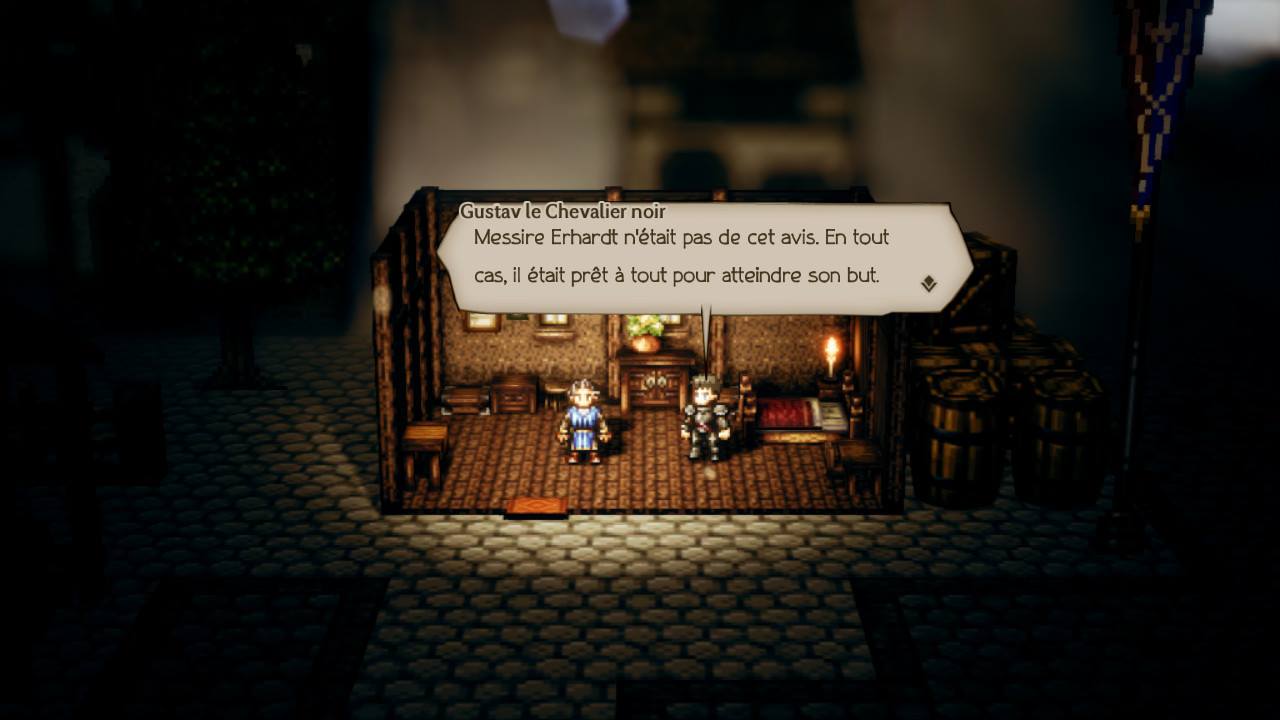Click the dialogue text box to continue
This screenshot has width=1280, height=720.
coord(680,255)
